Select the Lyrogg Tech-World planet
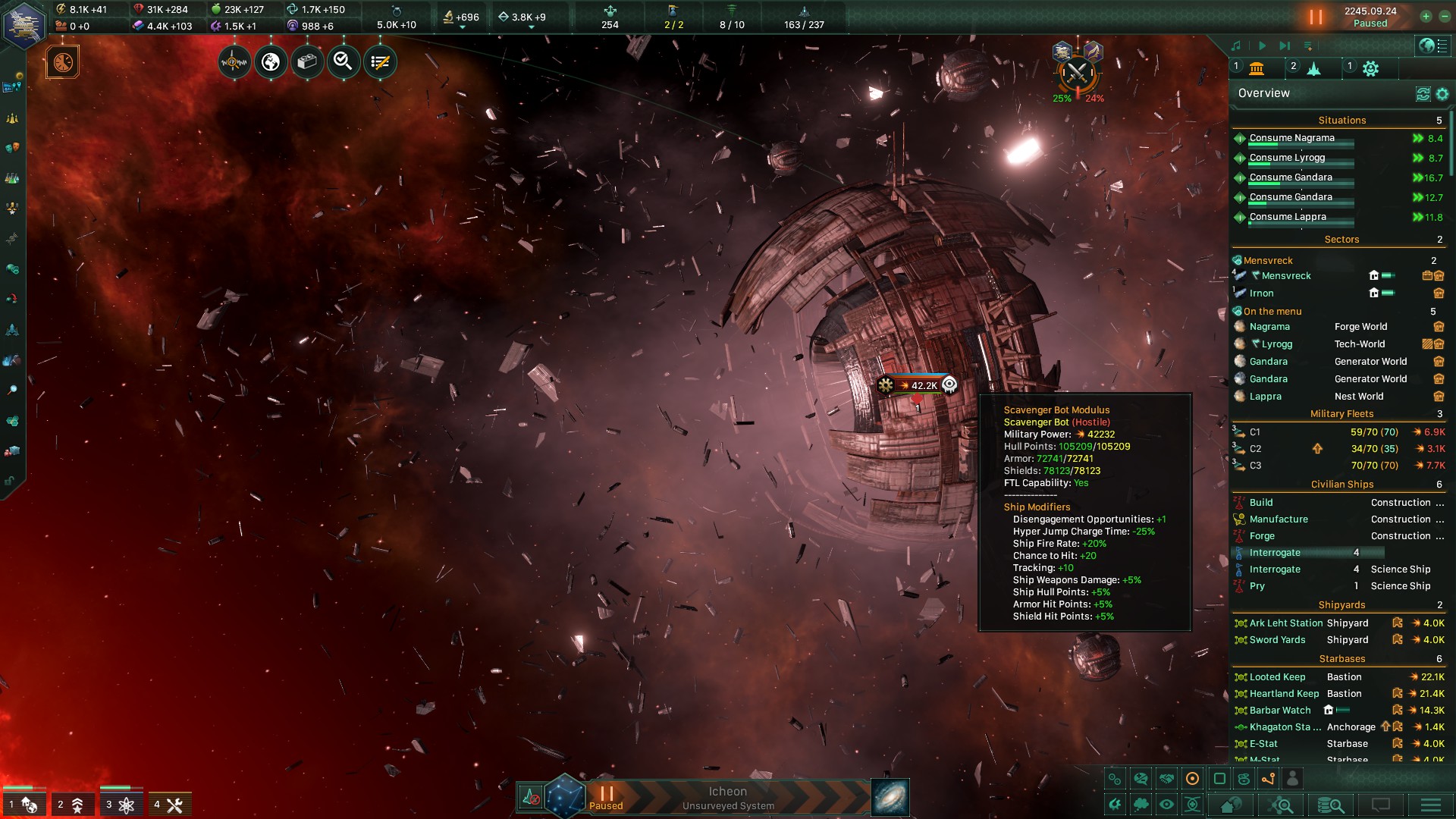Image resolution: width=1456 pixels, height=819 pixels. click(x=1277, y=344)
